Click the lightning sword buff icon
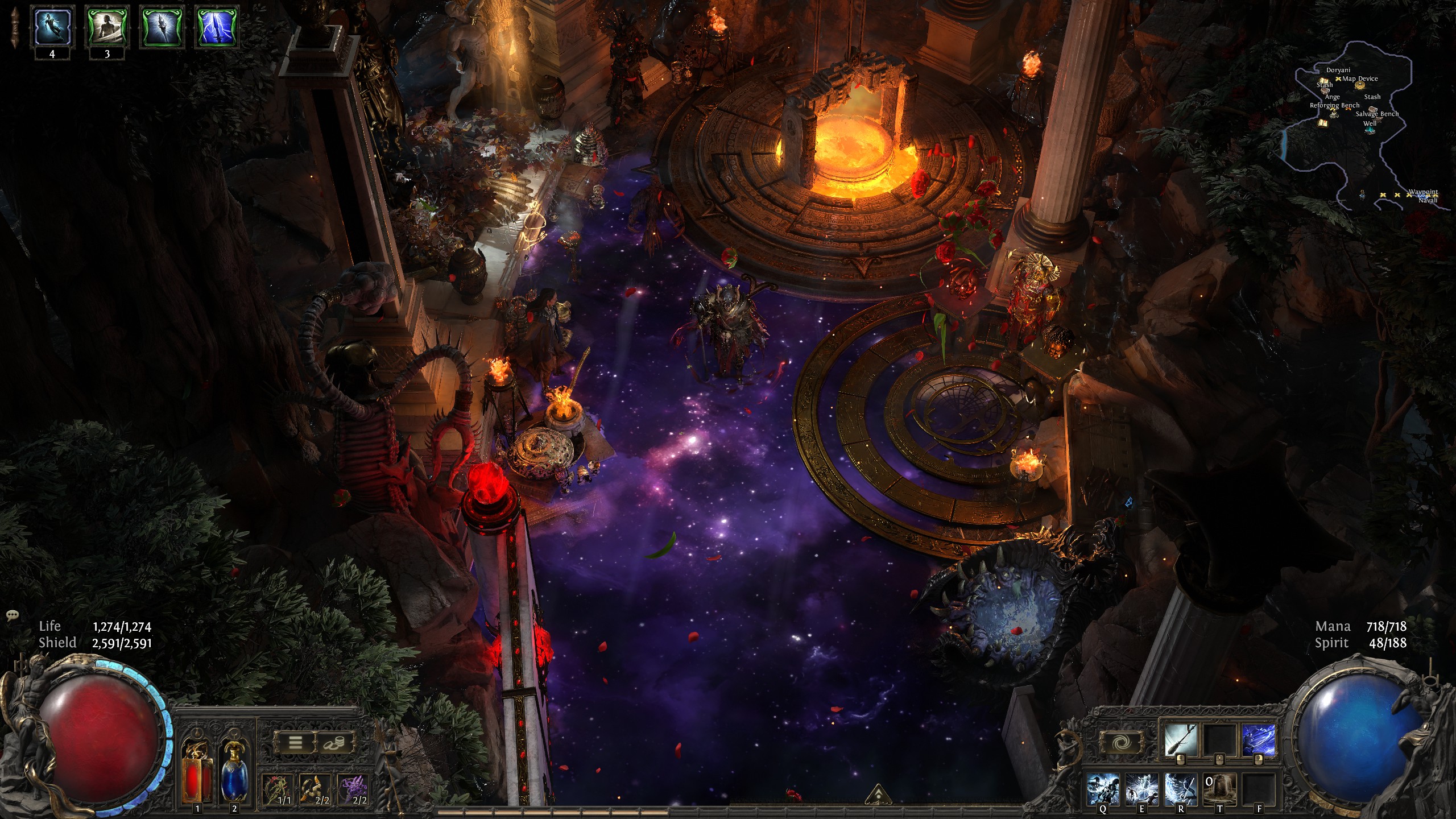 (217, 26)
